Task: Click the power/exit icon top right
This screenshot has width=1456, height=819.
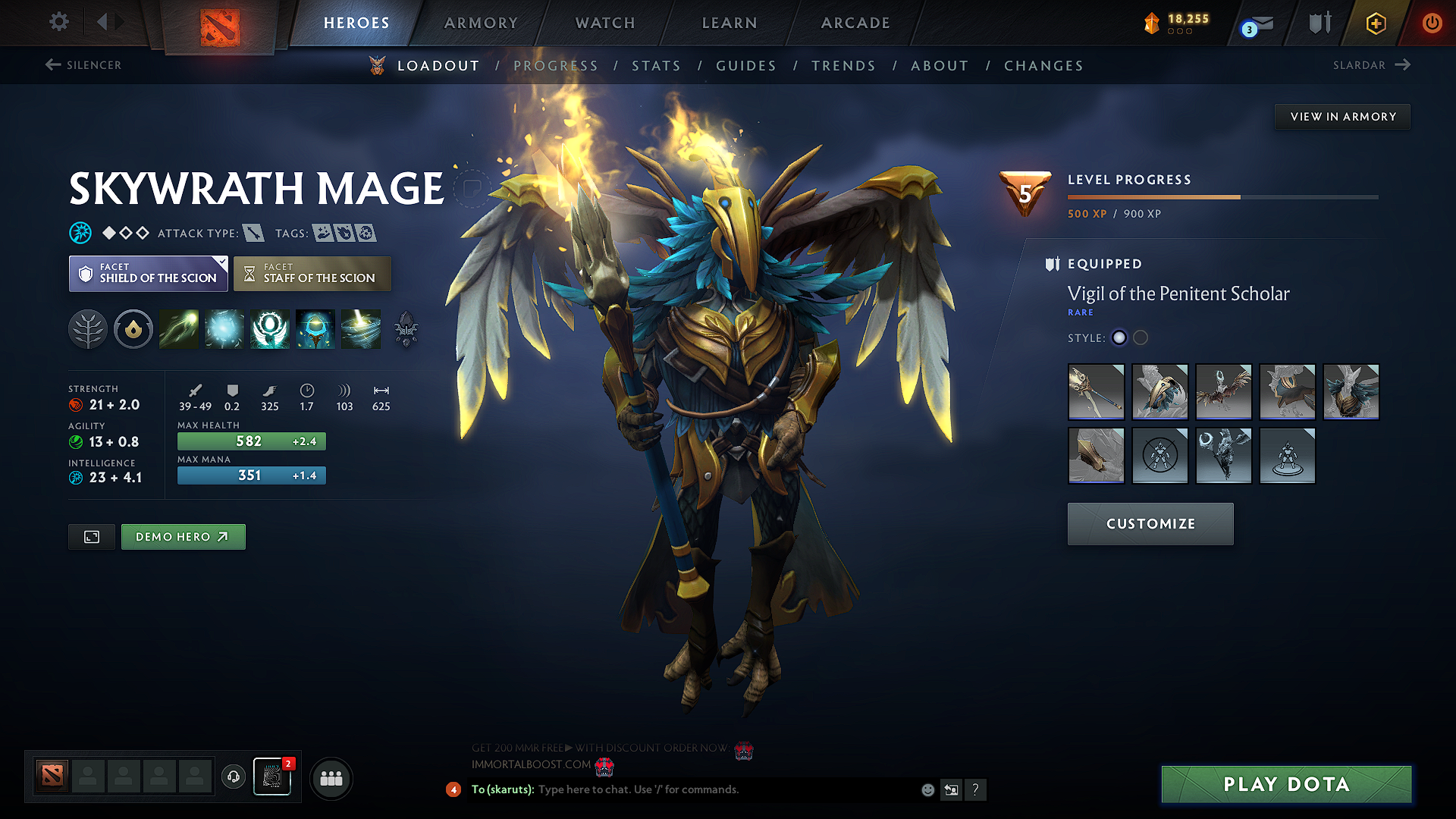Action: [x=1432, y=23]
